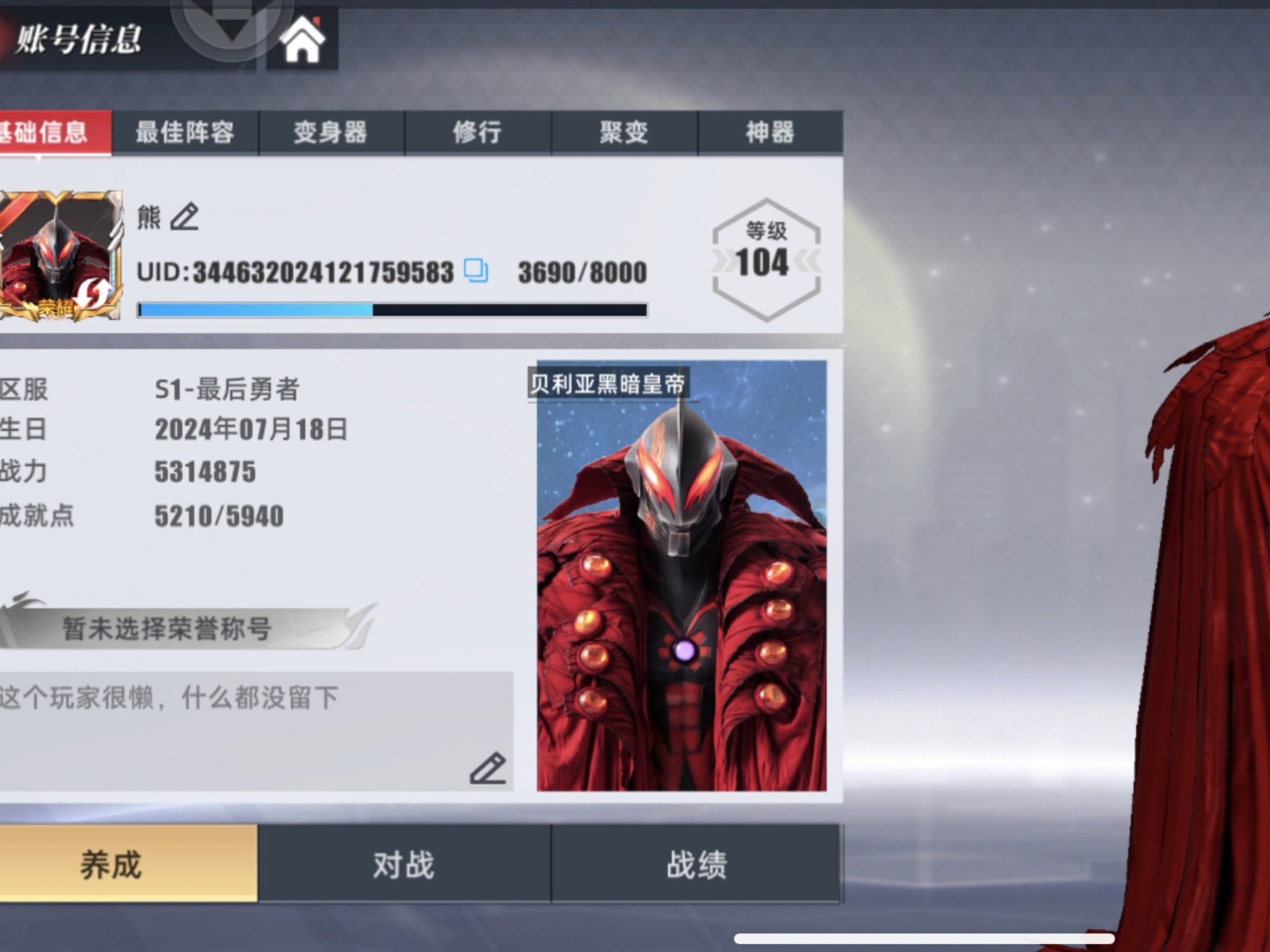Click the 贝利亚黑暗皇帝 character portrait
The width and height of the screenshot is (1270, 952).
[681, 582]
